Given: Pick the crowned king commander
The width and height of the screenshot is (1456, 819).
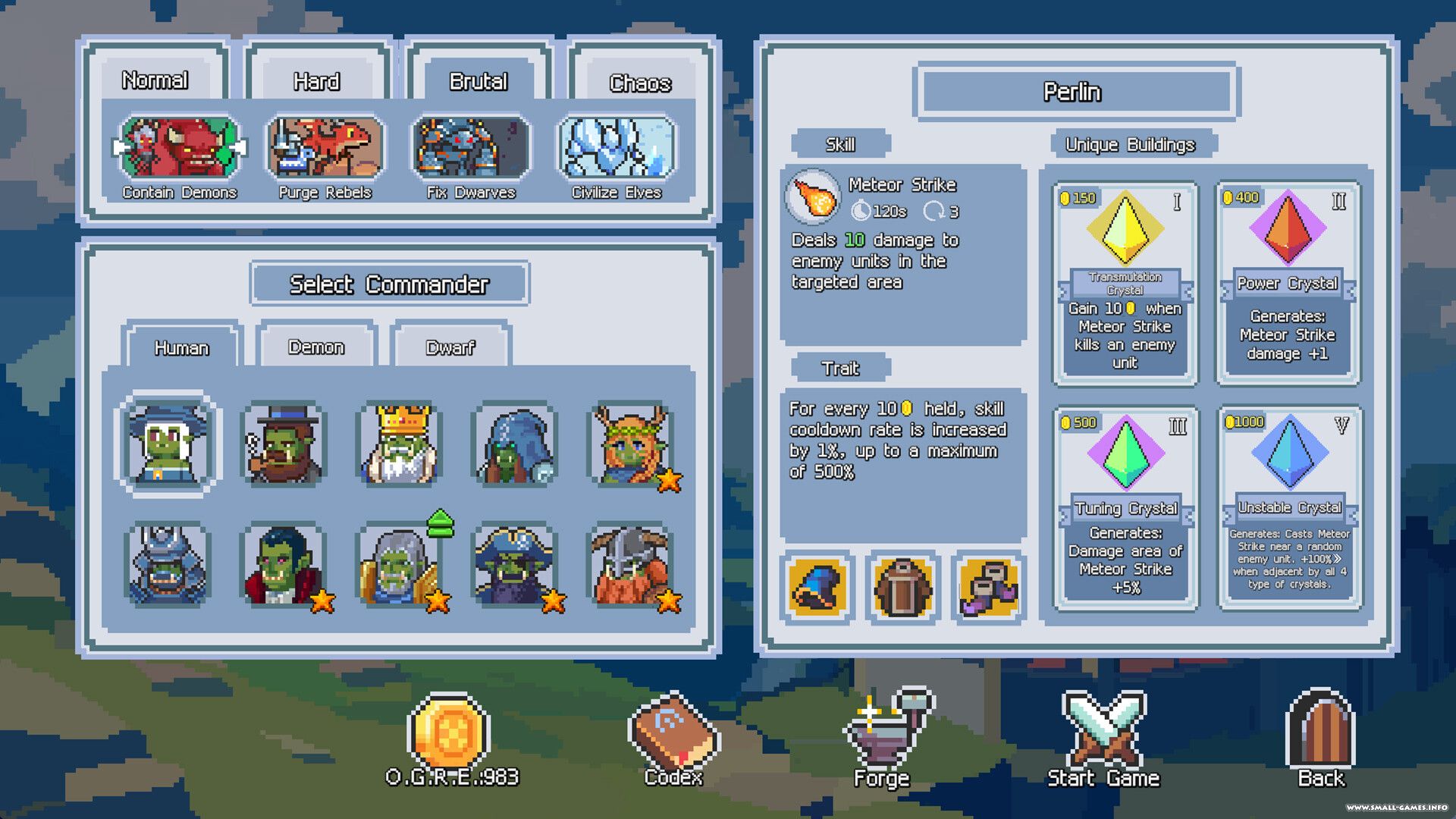Looking at the screenshot, I should (x=400, y=444).
